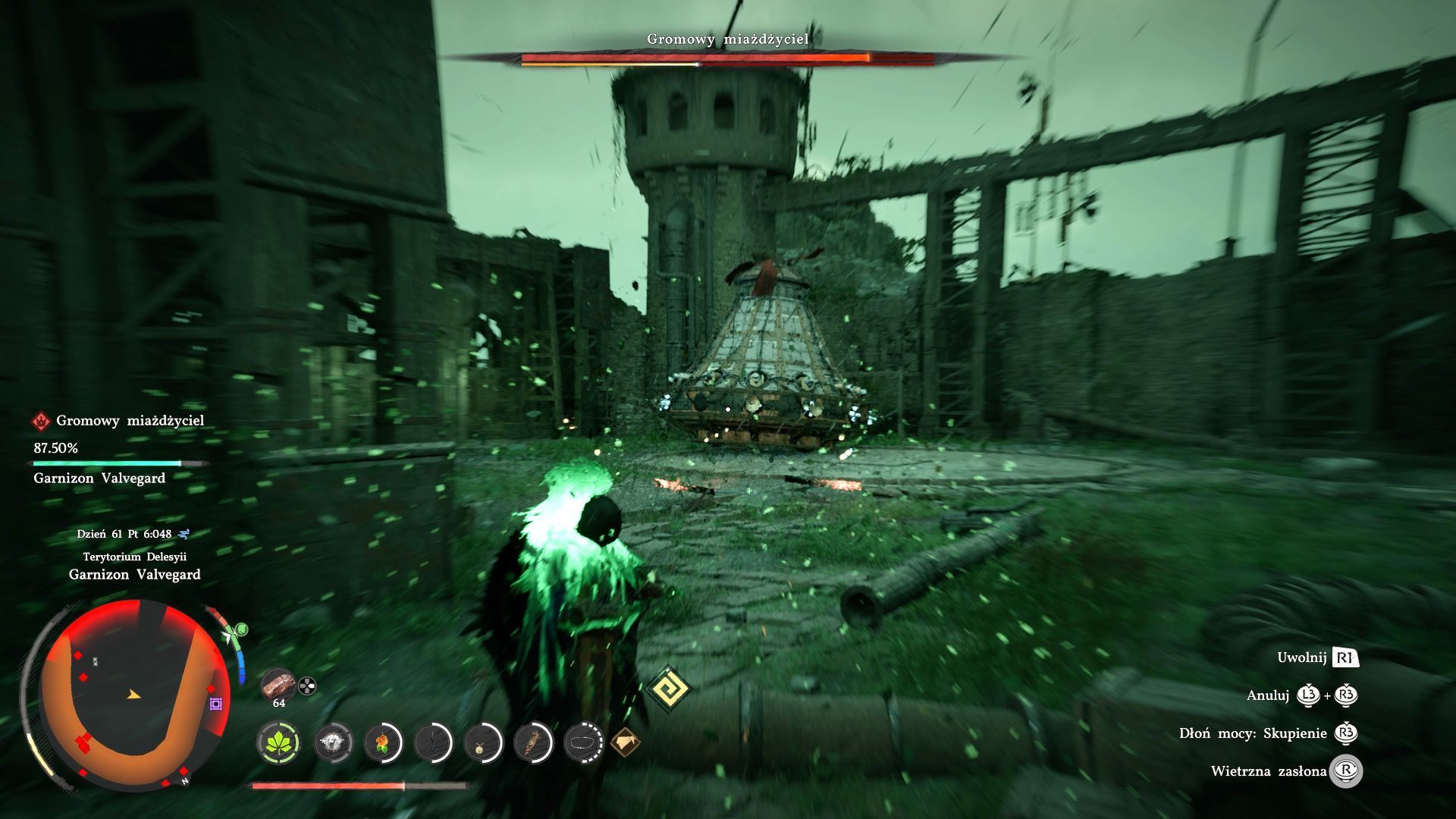Viewport: 1456px width, 819px height.
Task: Select the dark sword weapon slot
Action: (433, 742)
